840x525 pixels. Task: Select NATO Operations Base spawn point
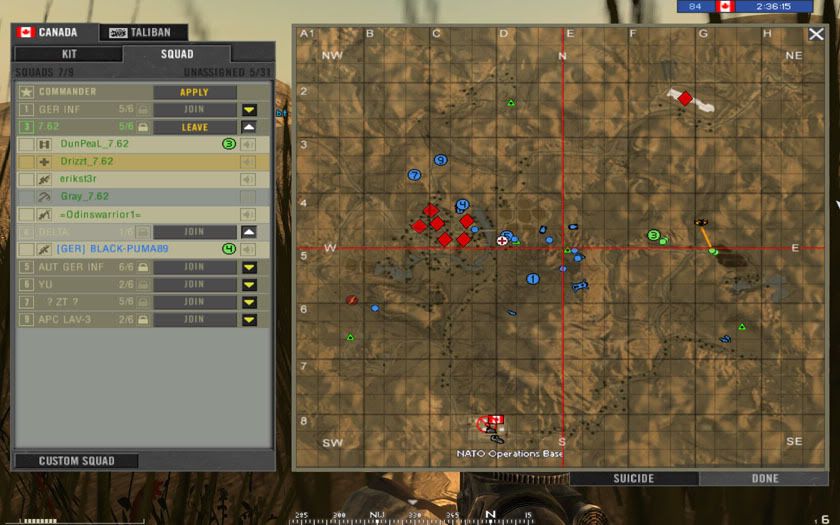pos(491,424)
